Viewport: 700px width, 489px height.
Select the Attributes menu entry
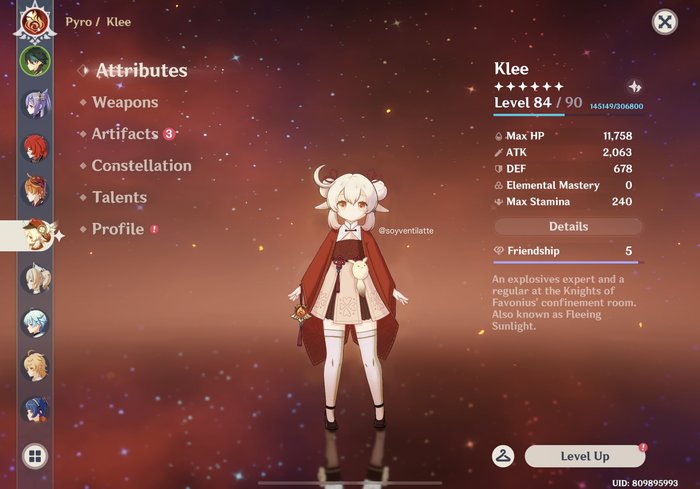141,71
